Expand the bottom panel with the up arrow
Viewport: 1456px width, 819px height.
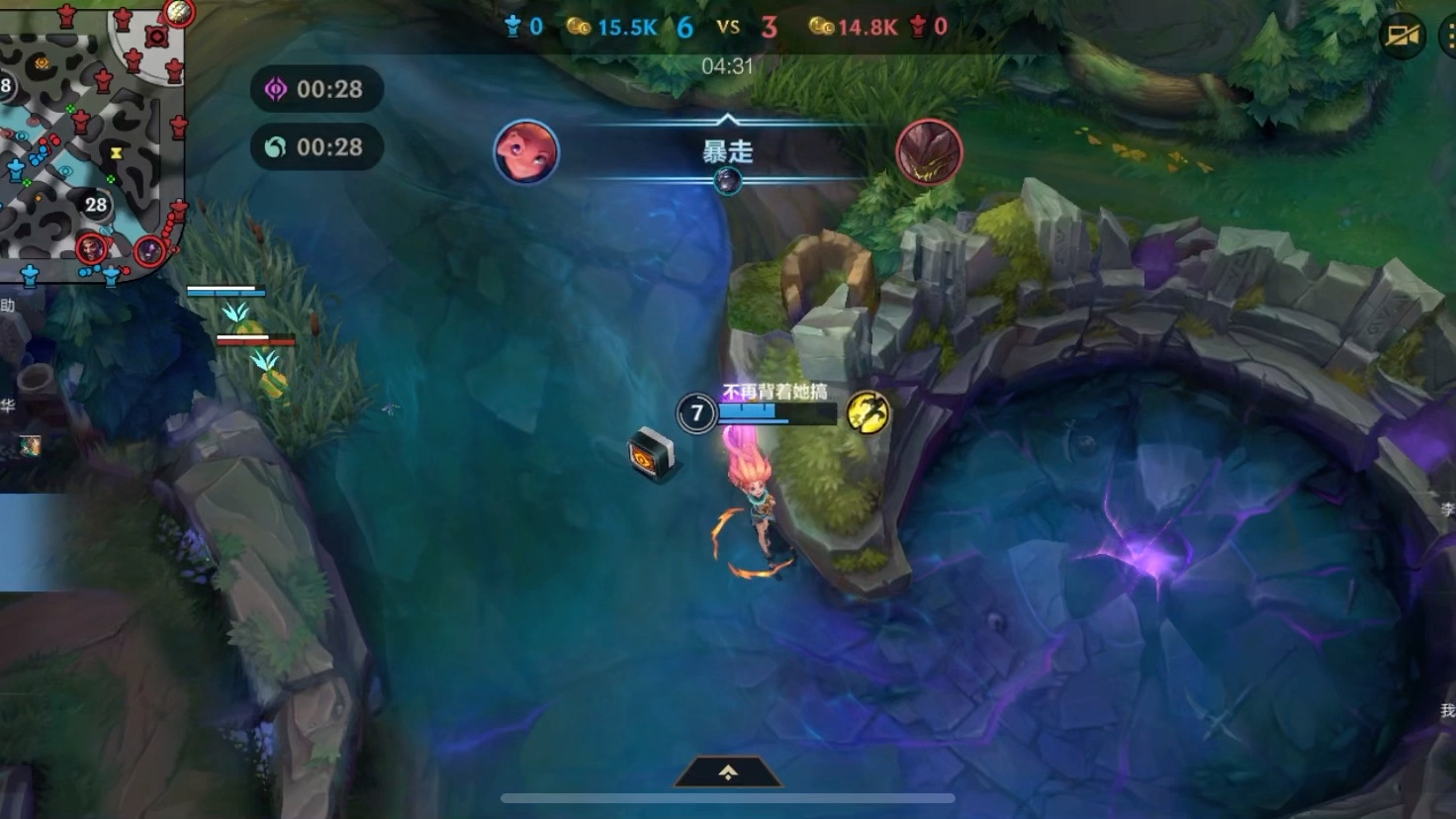[728, 773]
